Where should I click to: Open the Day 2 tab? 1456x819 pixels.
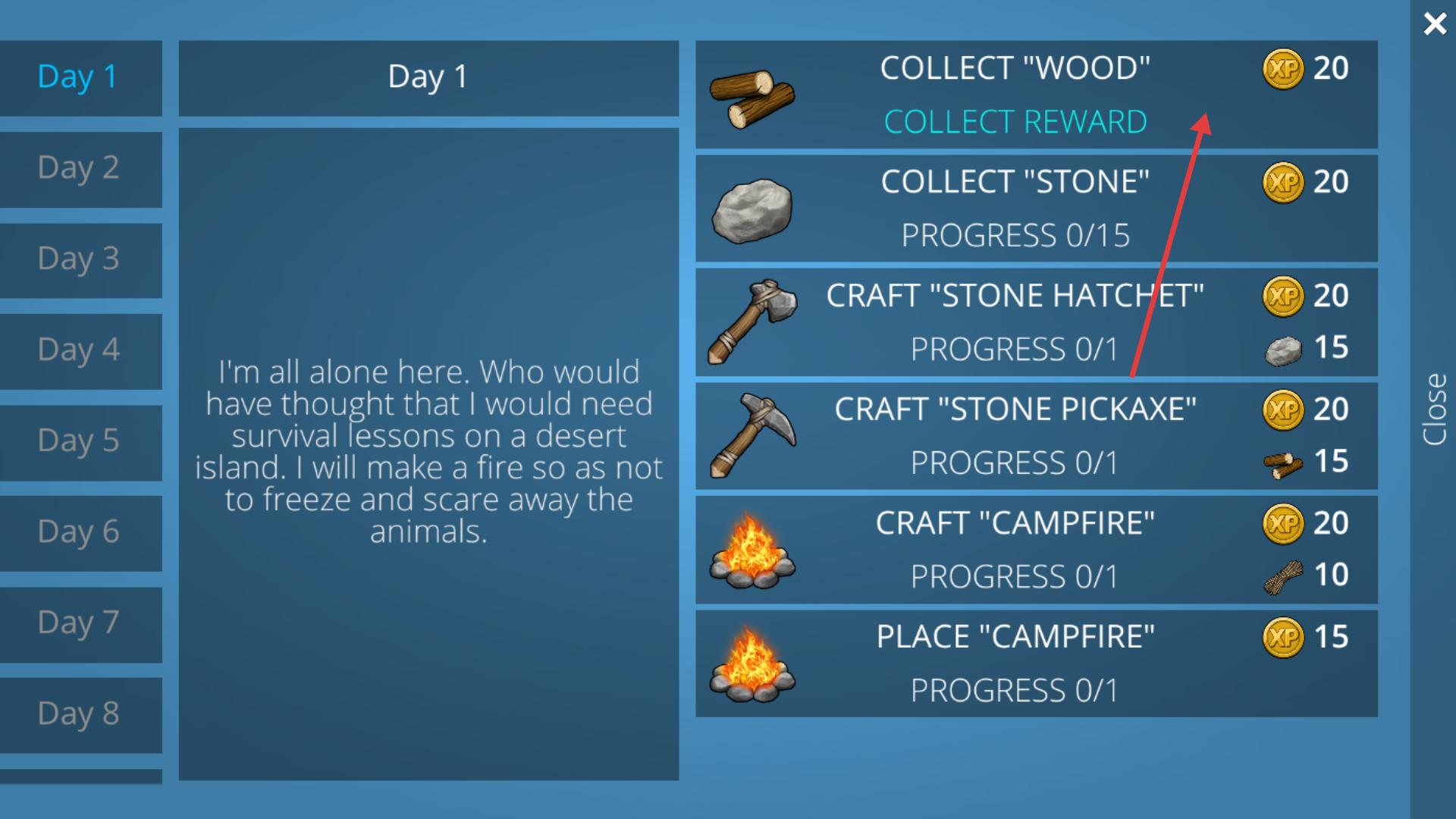78,168
